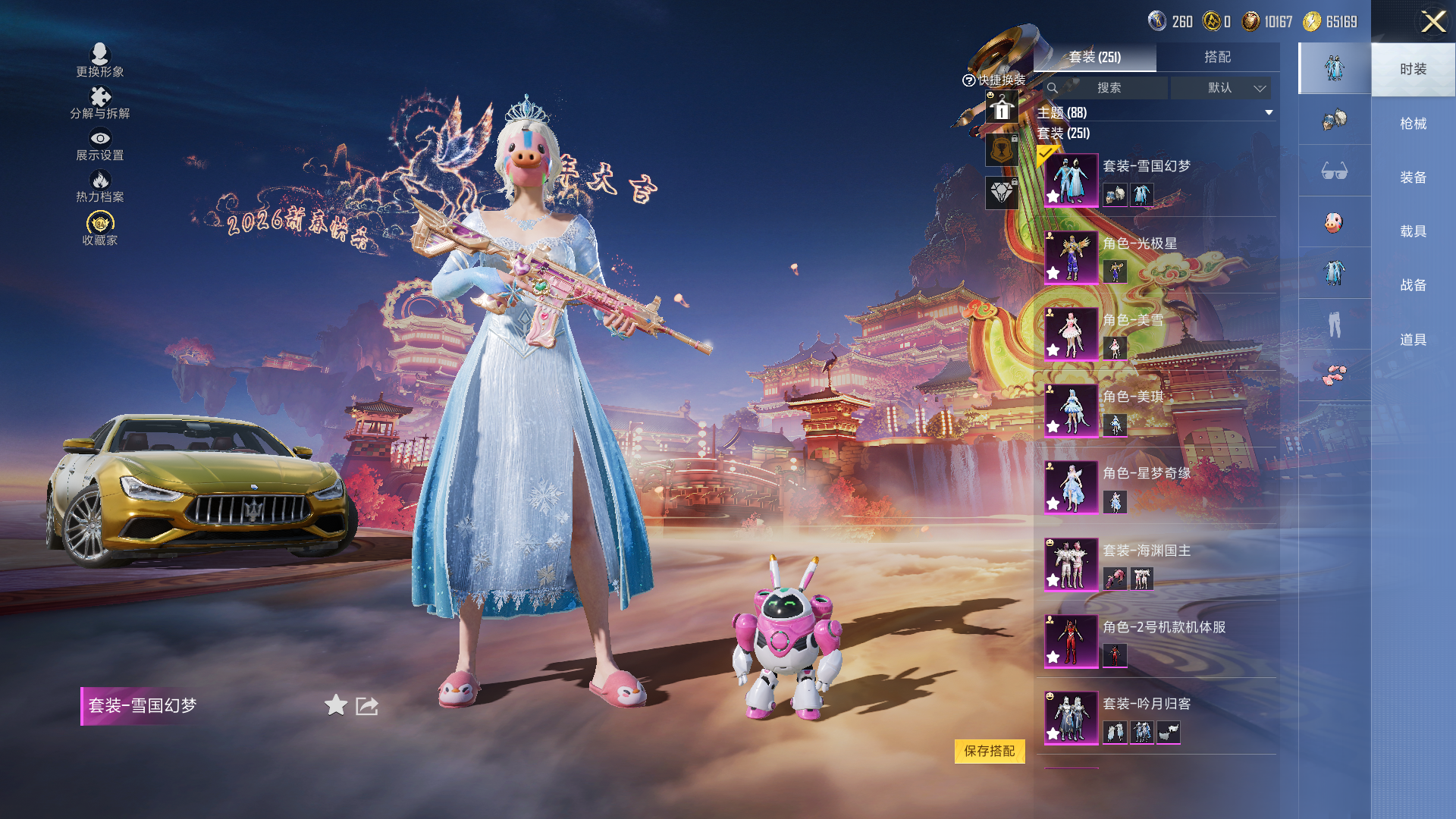Open 分解与拆解 (dismantle) option

(100, 102)
